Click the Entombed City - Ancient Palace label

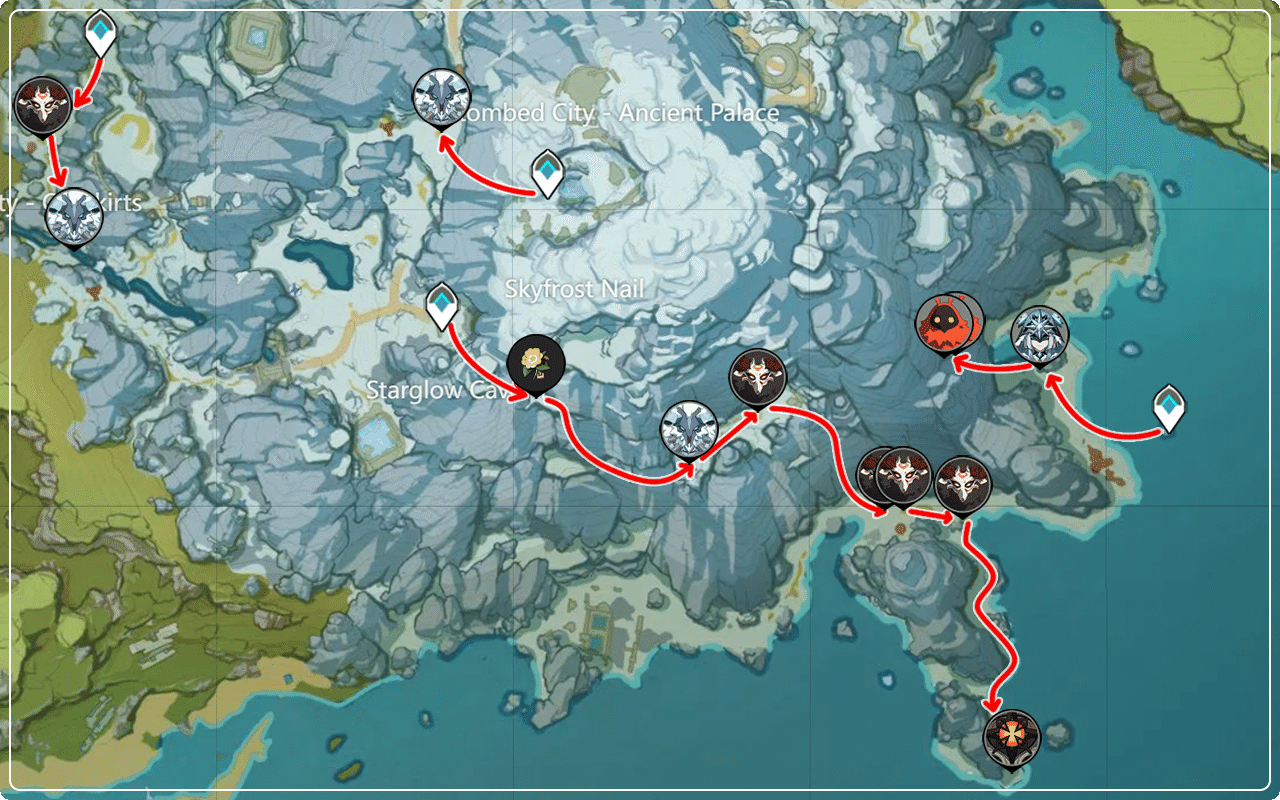click(x=618, y=113)
